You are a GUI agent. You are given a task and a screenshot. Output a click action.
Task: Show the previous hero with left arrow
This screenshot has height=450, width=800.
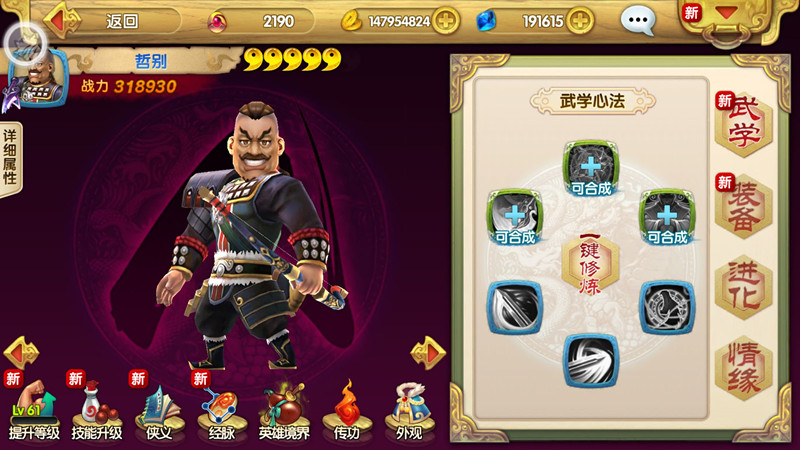(x=21, y=352)
